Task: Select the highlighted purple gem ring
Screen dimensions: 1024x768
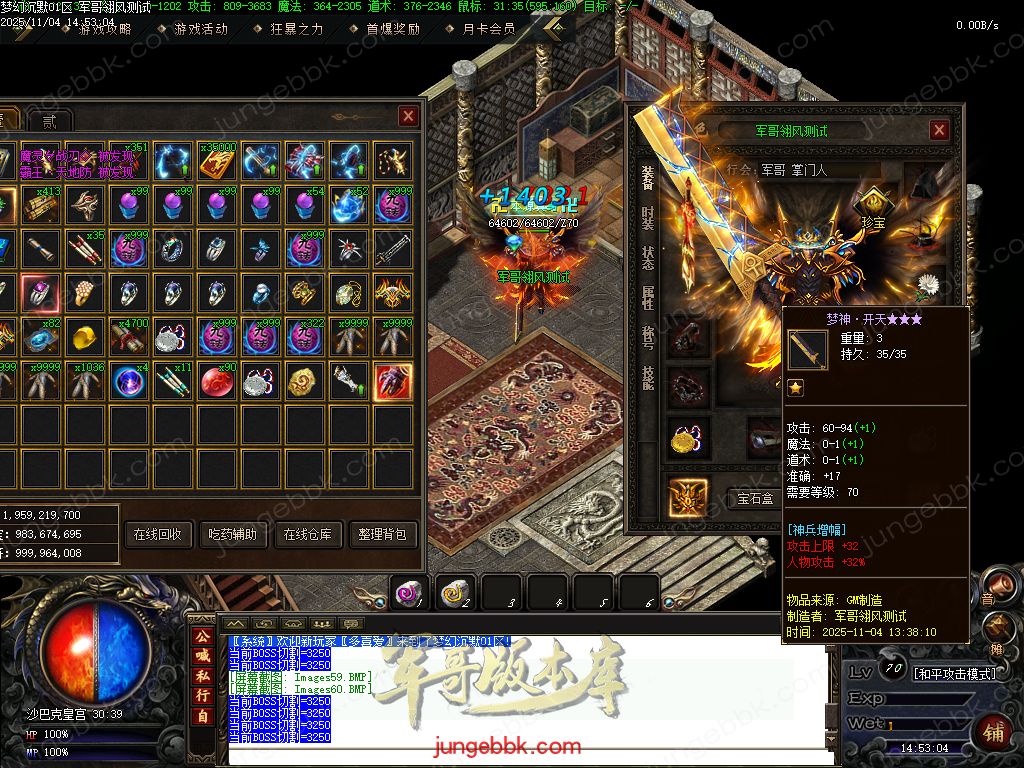Action: [40, 293]
